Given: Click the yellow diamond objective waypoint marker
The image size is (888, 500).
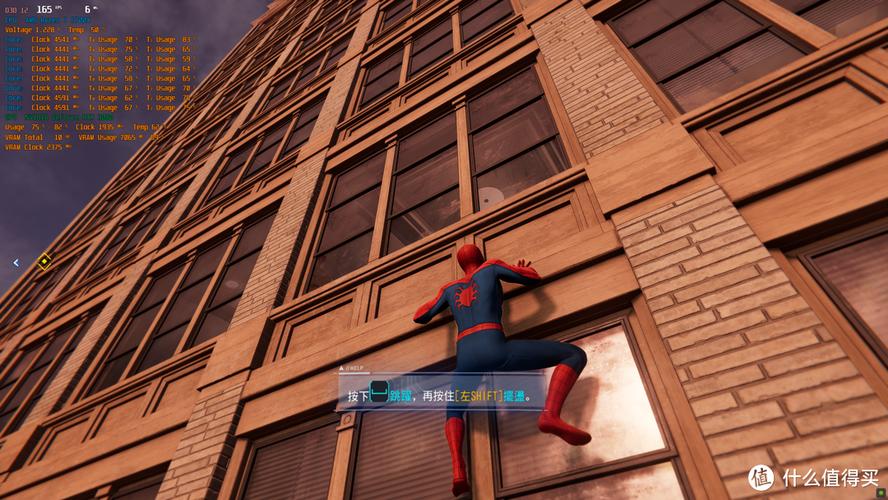Looking at the screenshot, I should (44, 262).
